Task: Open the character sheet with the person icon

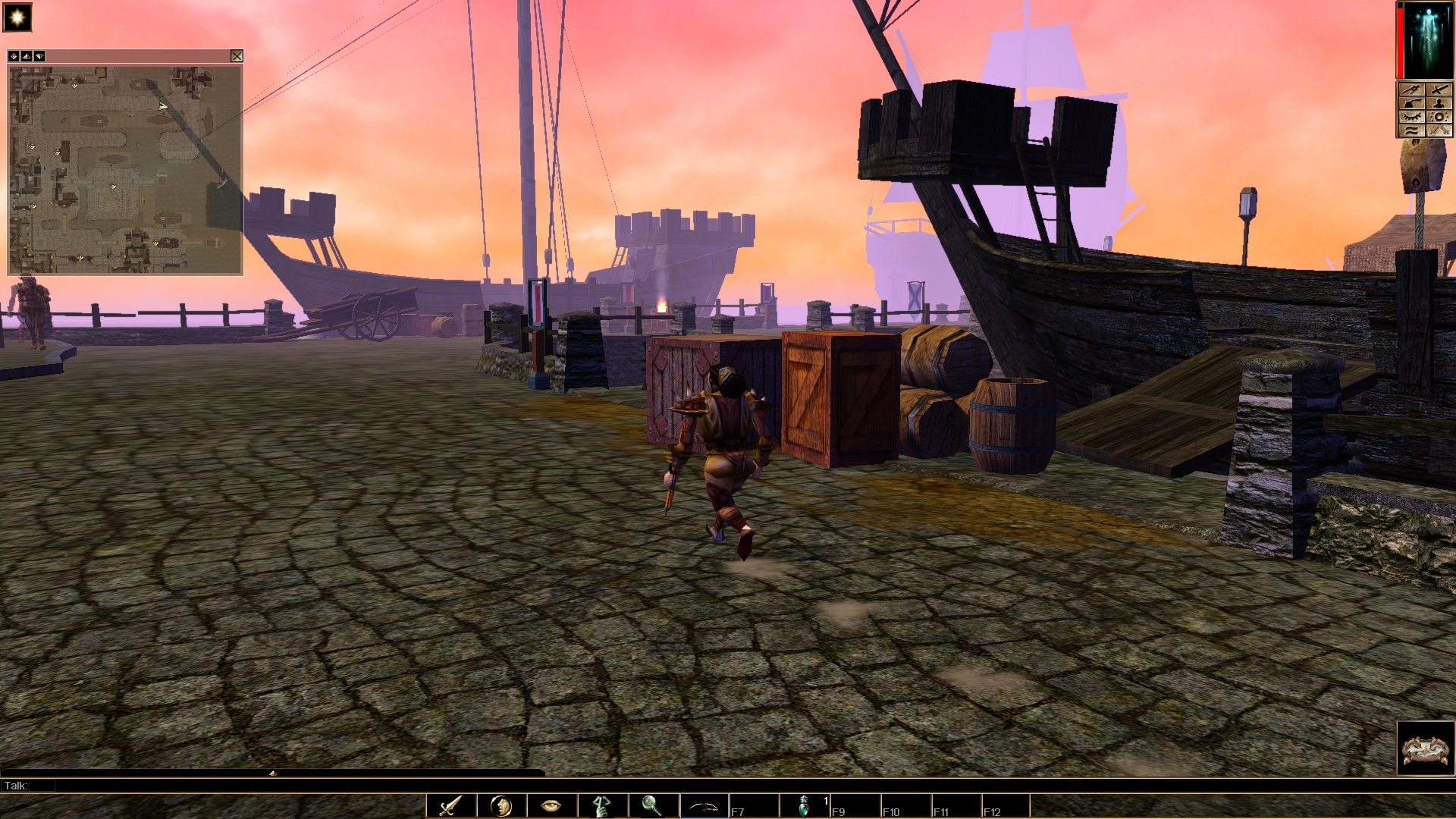Action: click(x=1439, y=102)
